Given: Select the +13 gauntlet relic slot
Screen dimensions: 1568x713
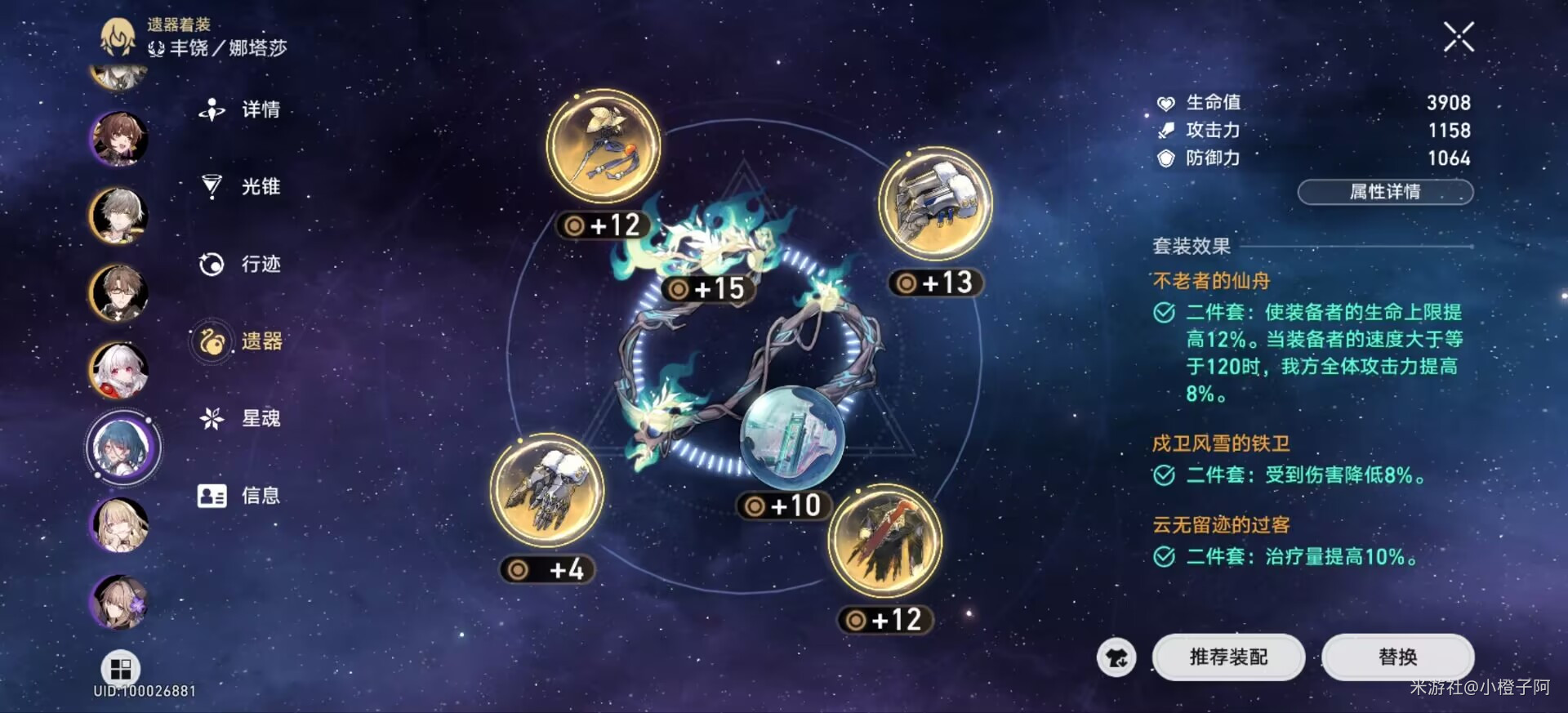Looking at the screenshot, I should click(935, 204).
